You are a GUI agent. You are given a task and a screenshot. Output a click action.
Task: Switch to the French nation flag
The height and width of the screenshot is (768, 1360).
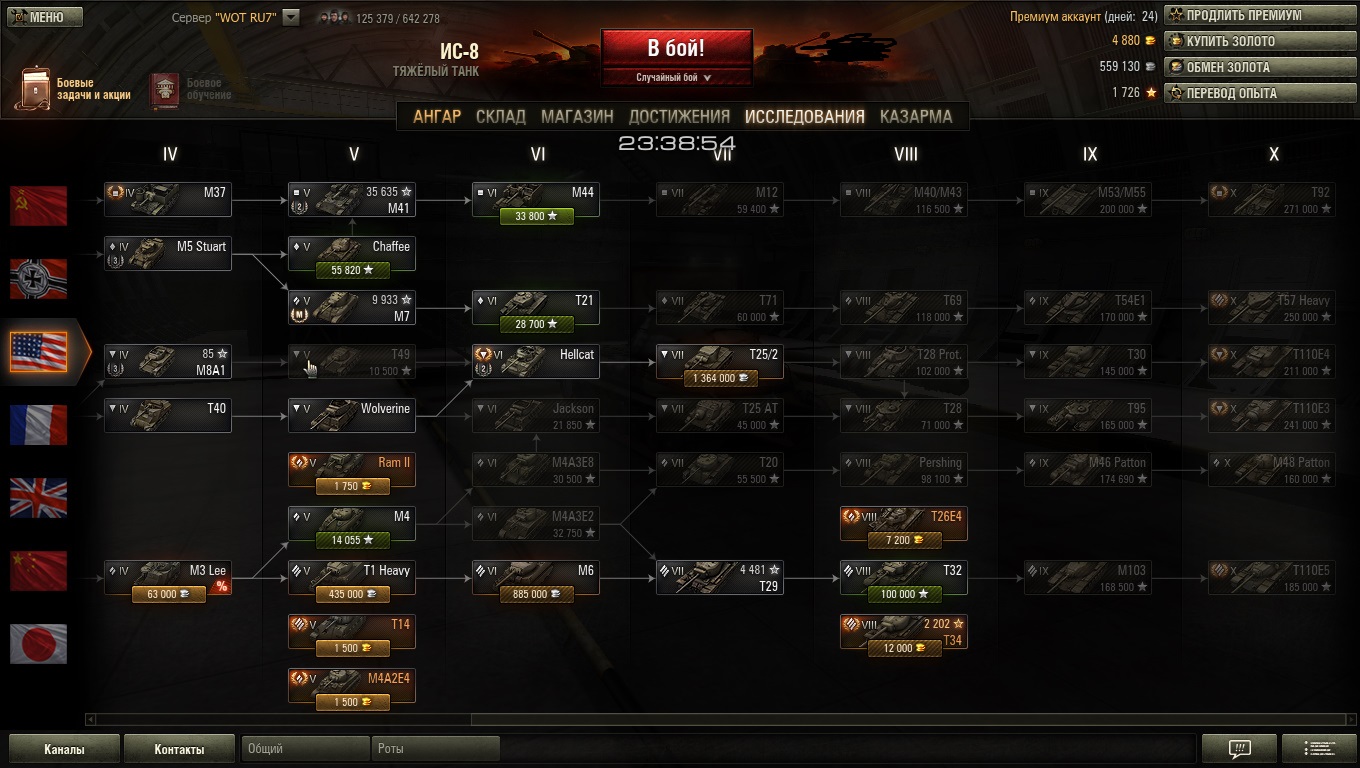coord(39,425)
